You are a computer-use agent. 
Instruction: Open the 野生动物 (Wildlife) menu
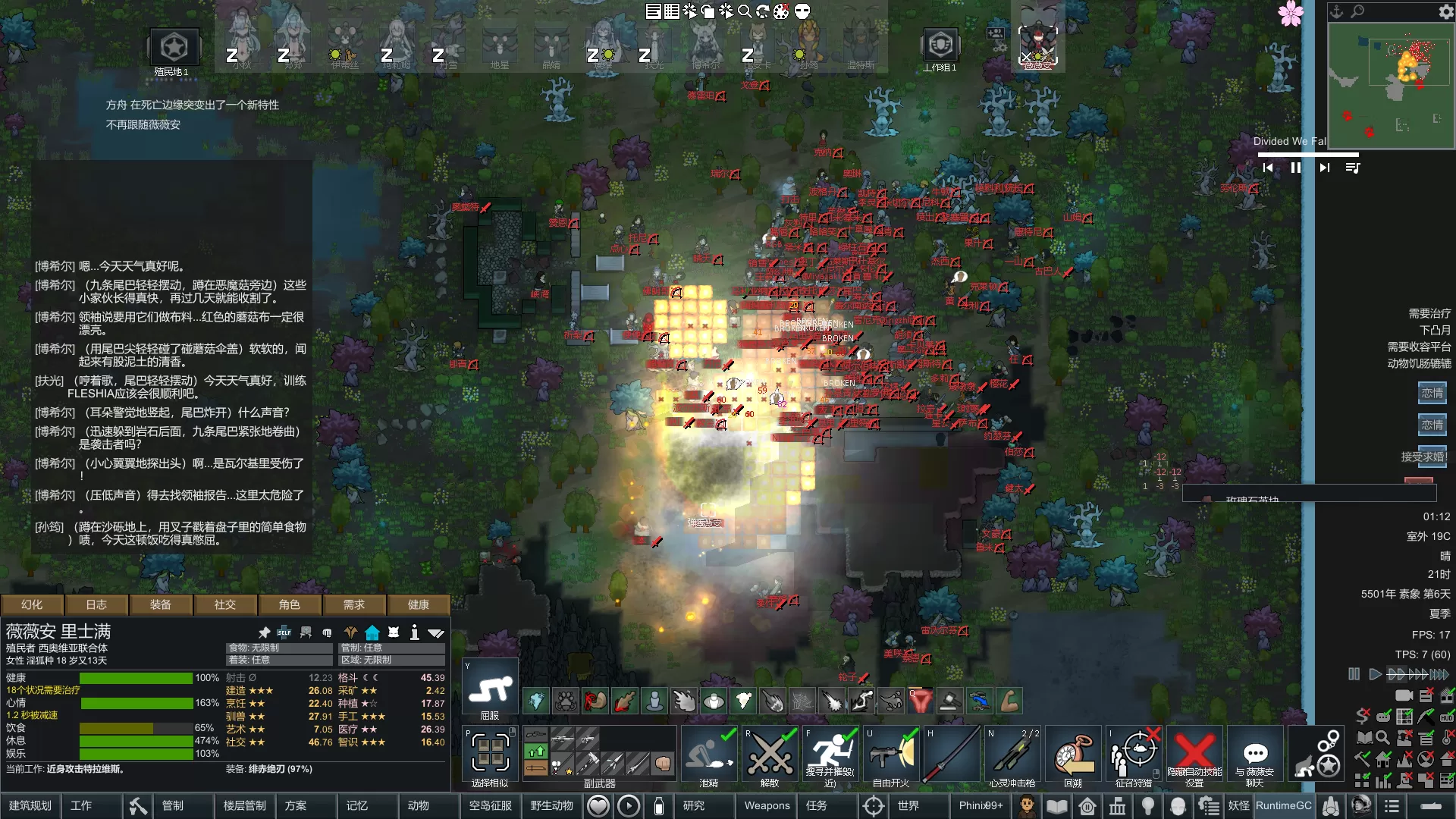552,805
